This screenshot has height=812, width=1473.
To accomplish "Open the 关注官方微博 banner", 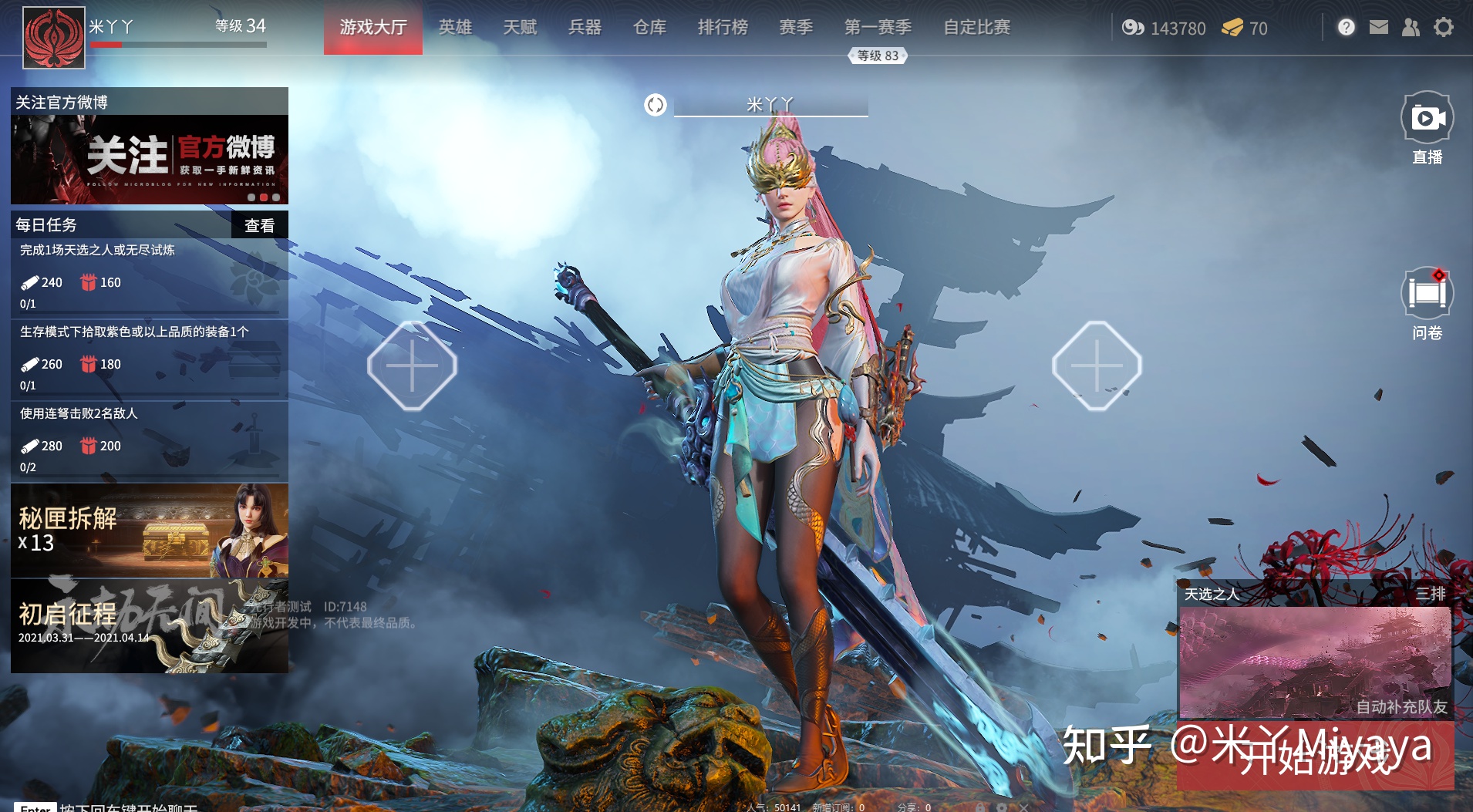I will pyautogui.click(x=150, y=159).
